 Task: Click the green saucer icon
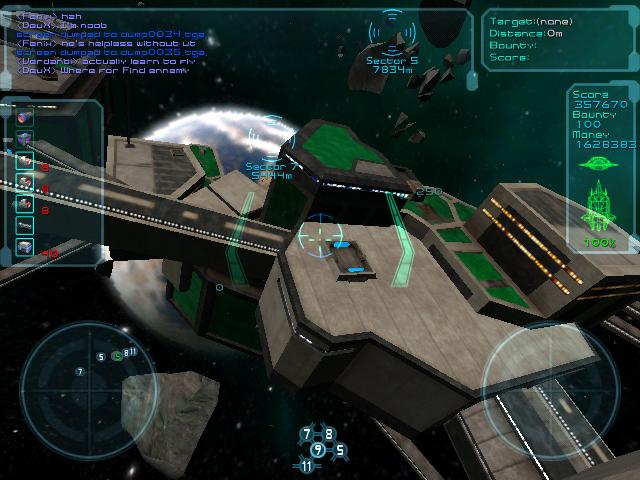[600, 163]
